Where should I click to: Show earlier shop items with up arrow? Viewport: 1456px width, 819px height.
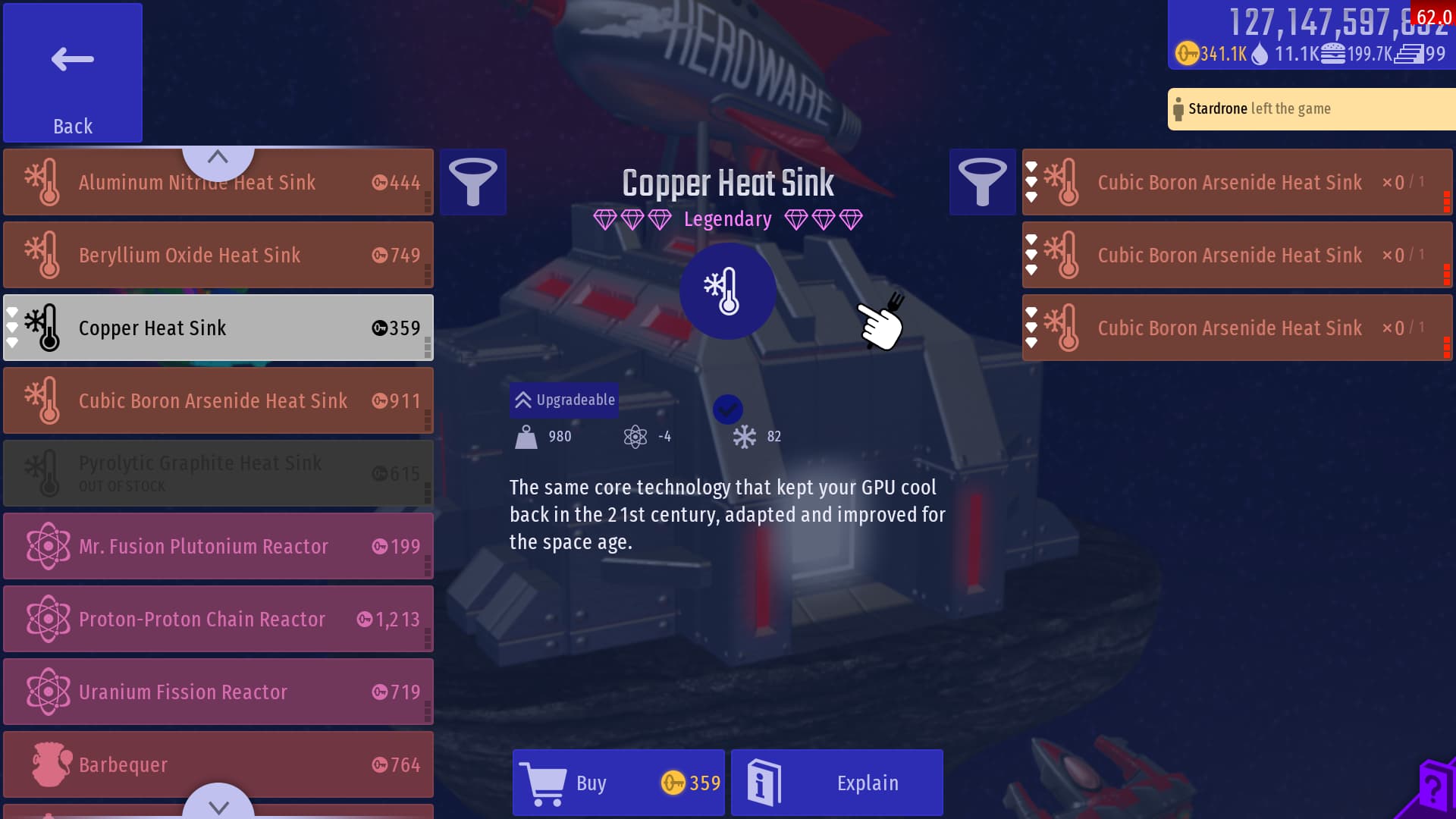(x=218, y=158)
